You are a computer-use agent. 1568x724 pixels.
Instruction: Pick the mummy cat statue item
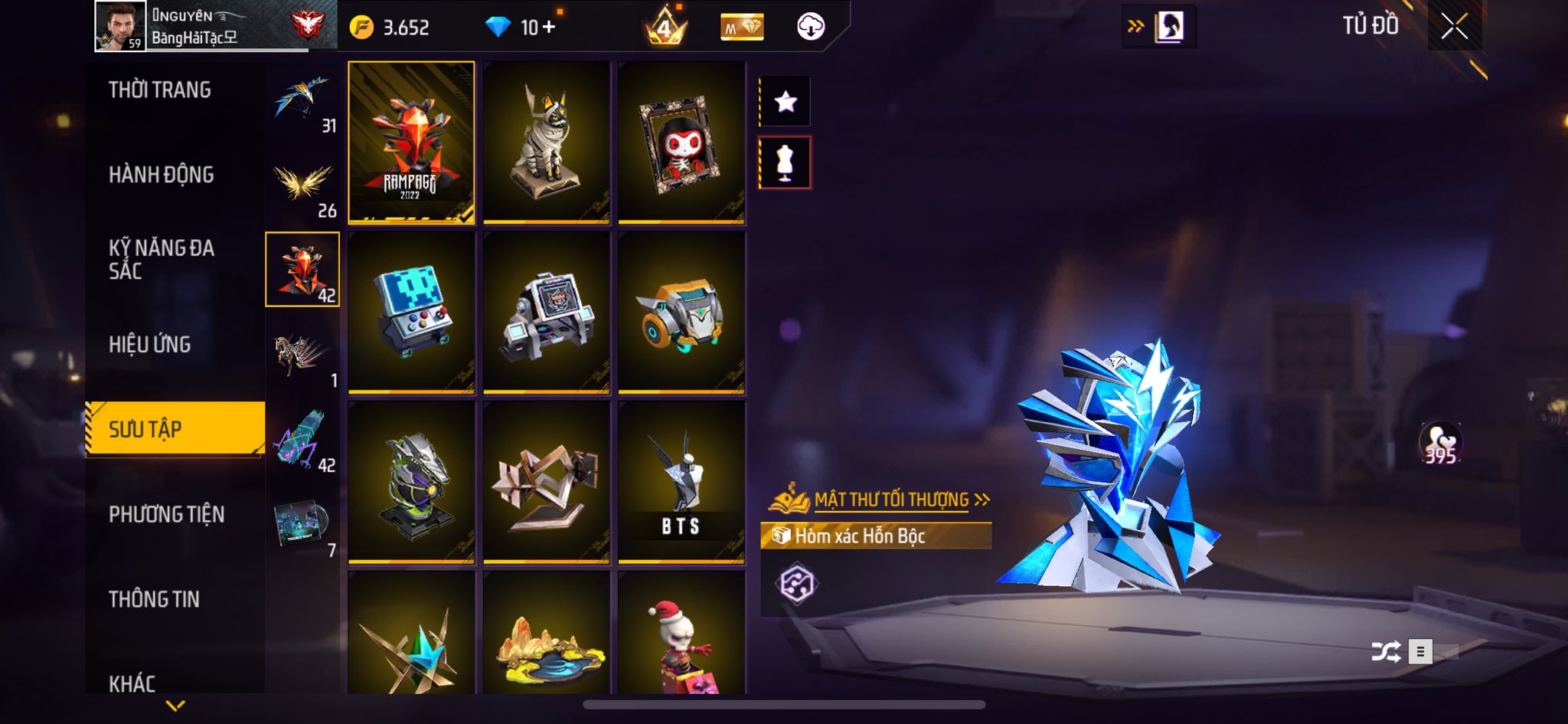tap(546, 143)
